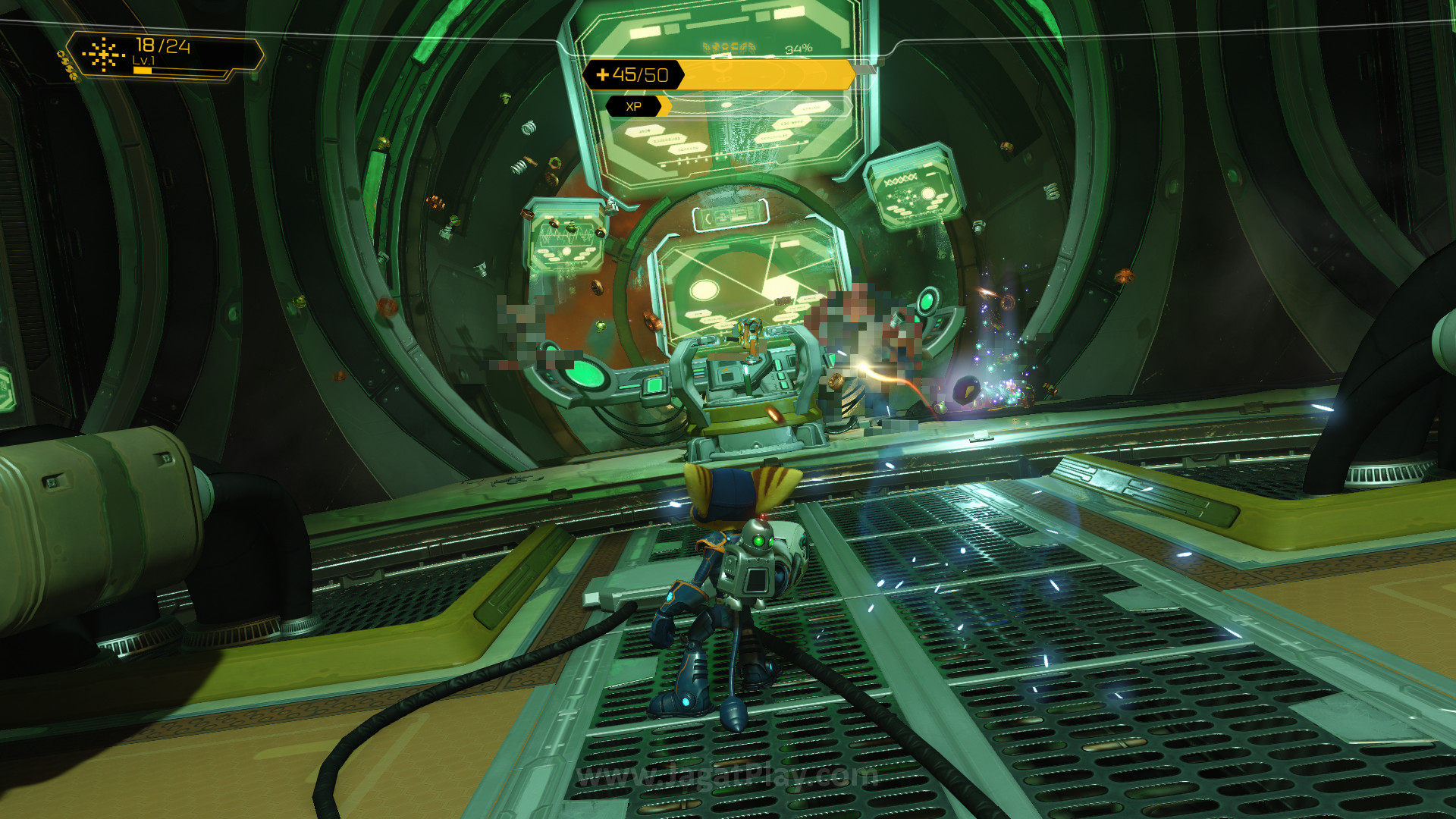
Task: Select the equipped weapon burst icon
Action: [103, 54]
